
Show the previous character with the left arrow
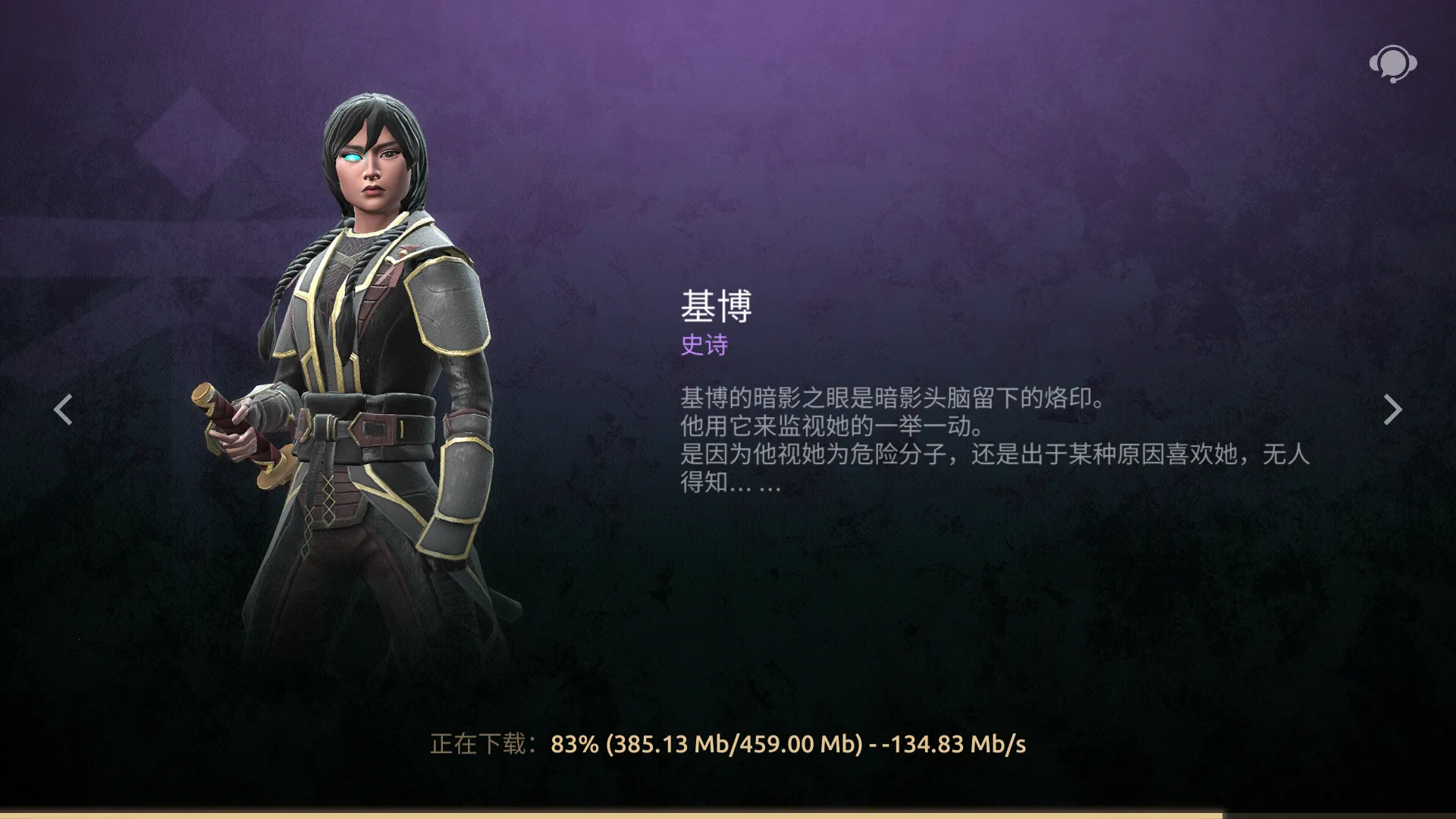pos(64,409)
